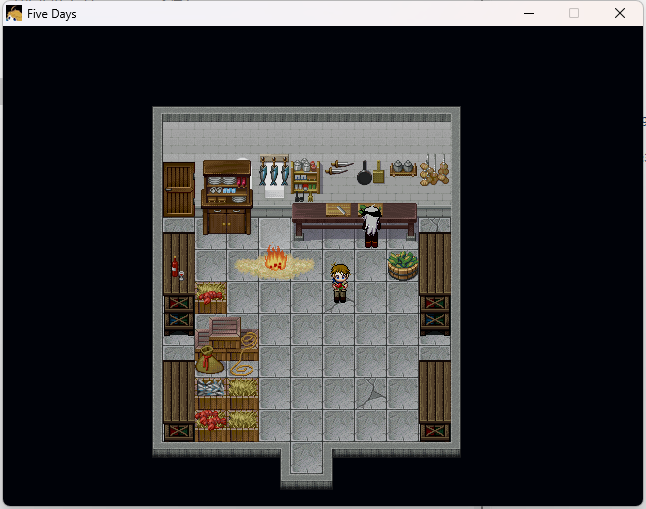Minimize the Five Days window
646x509 pixels.
528,14
